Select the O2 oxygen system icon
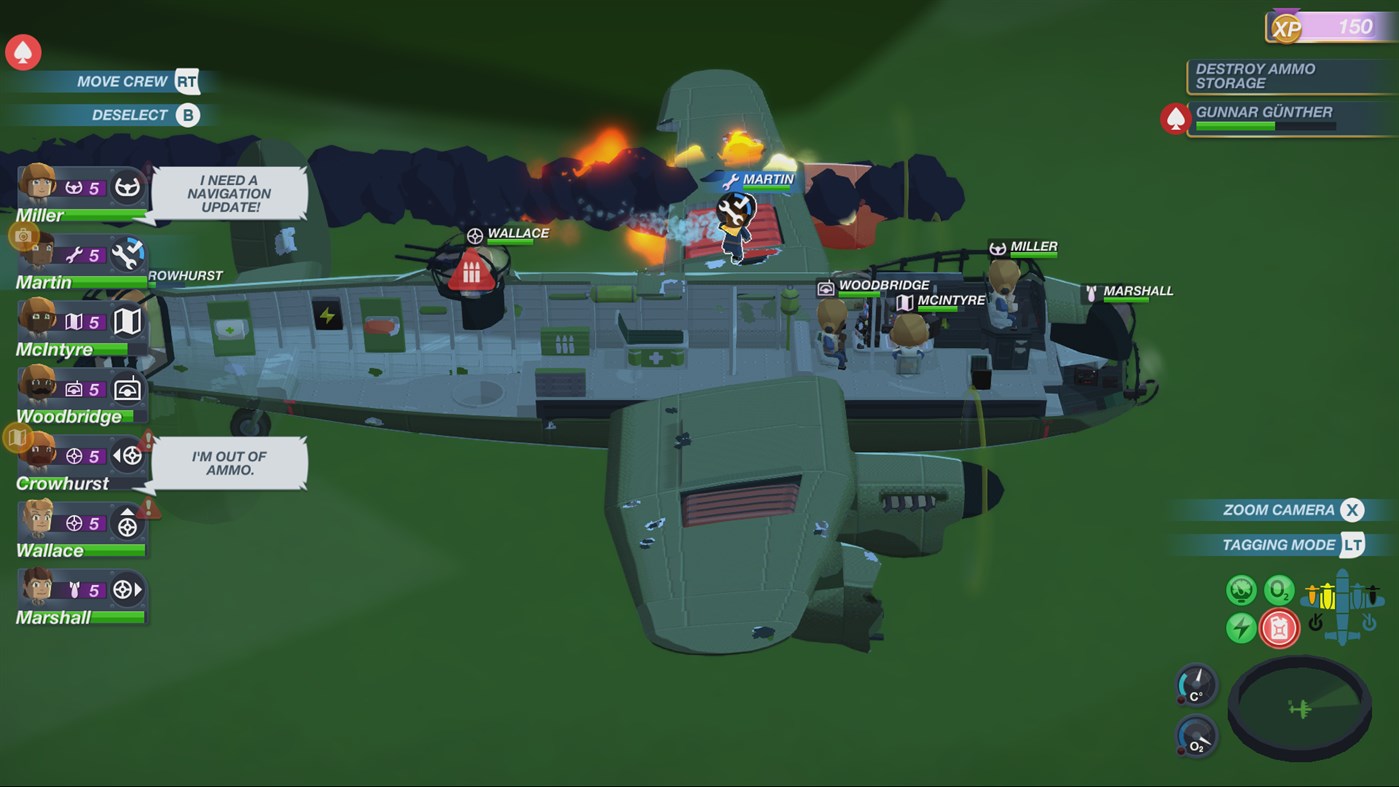The width and height of the screenshot is (1399, 787). click(1278, 590)
